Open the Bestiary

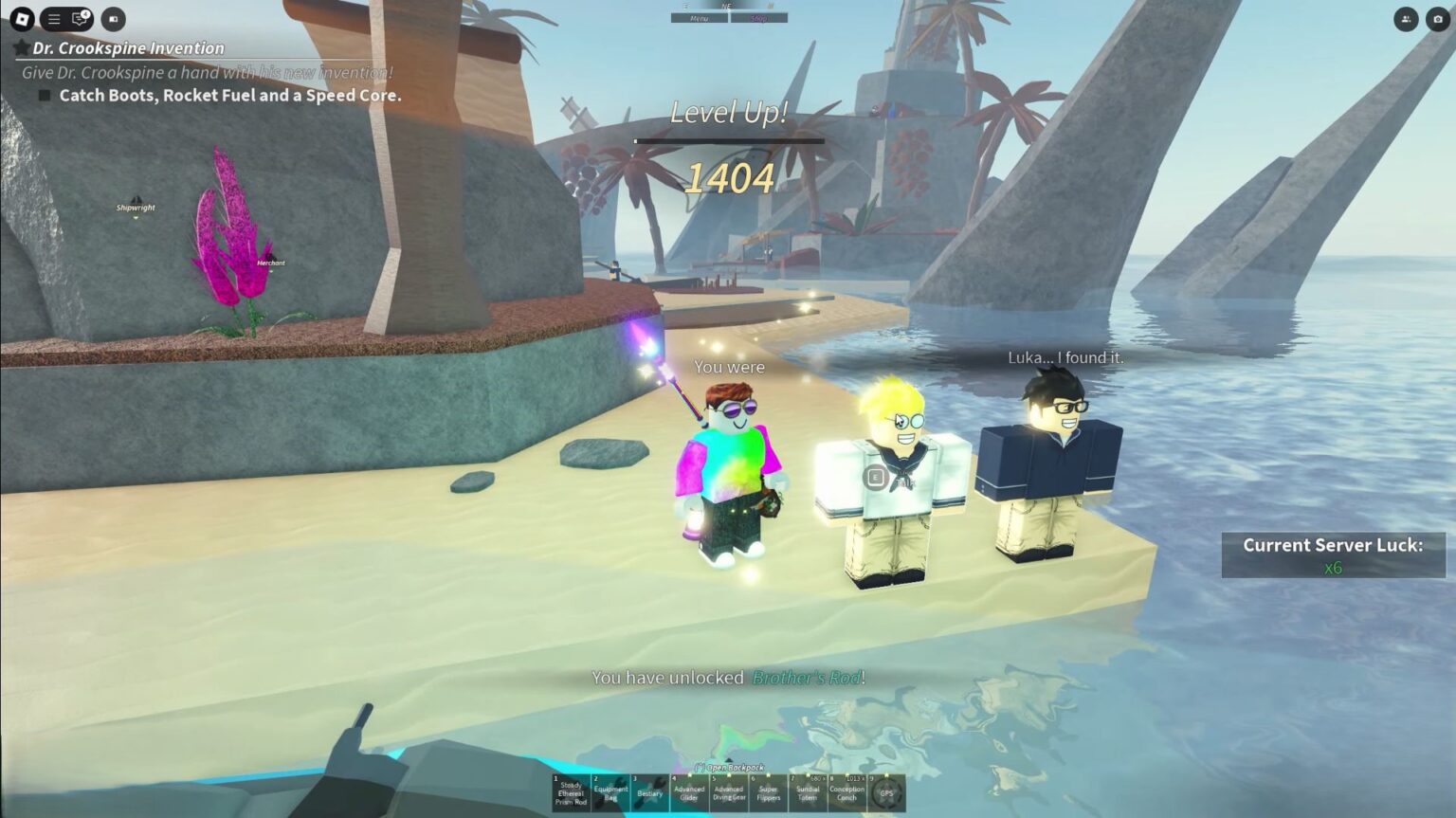coord(648,794)
